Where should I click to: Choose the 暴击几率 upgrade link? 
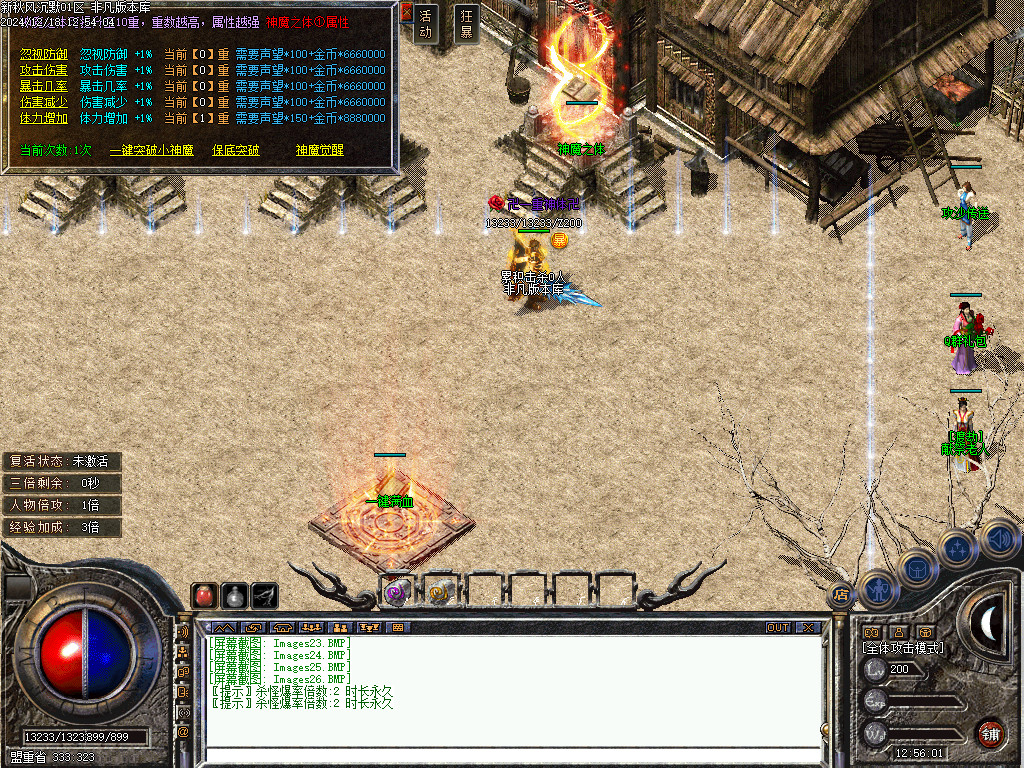(x=43, y=86)
